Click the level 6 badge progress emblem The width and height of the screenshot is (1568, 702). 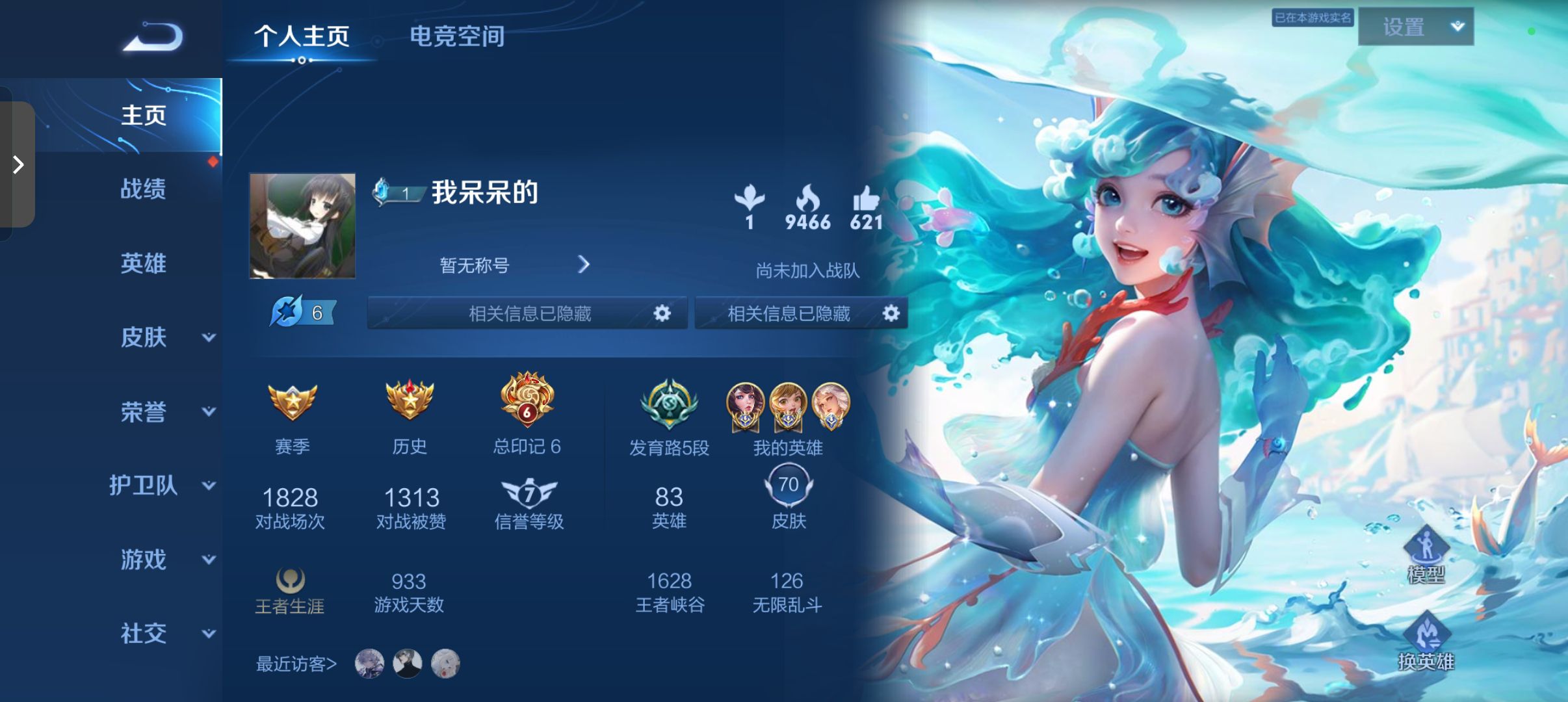(300, 312)
